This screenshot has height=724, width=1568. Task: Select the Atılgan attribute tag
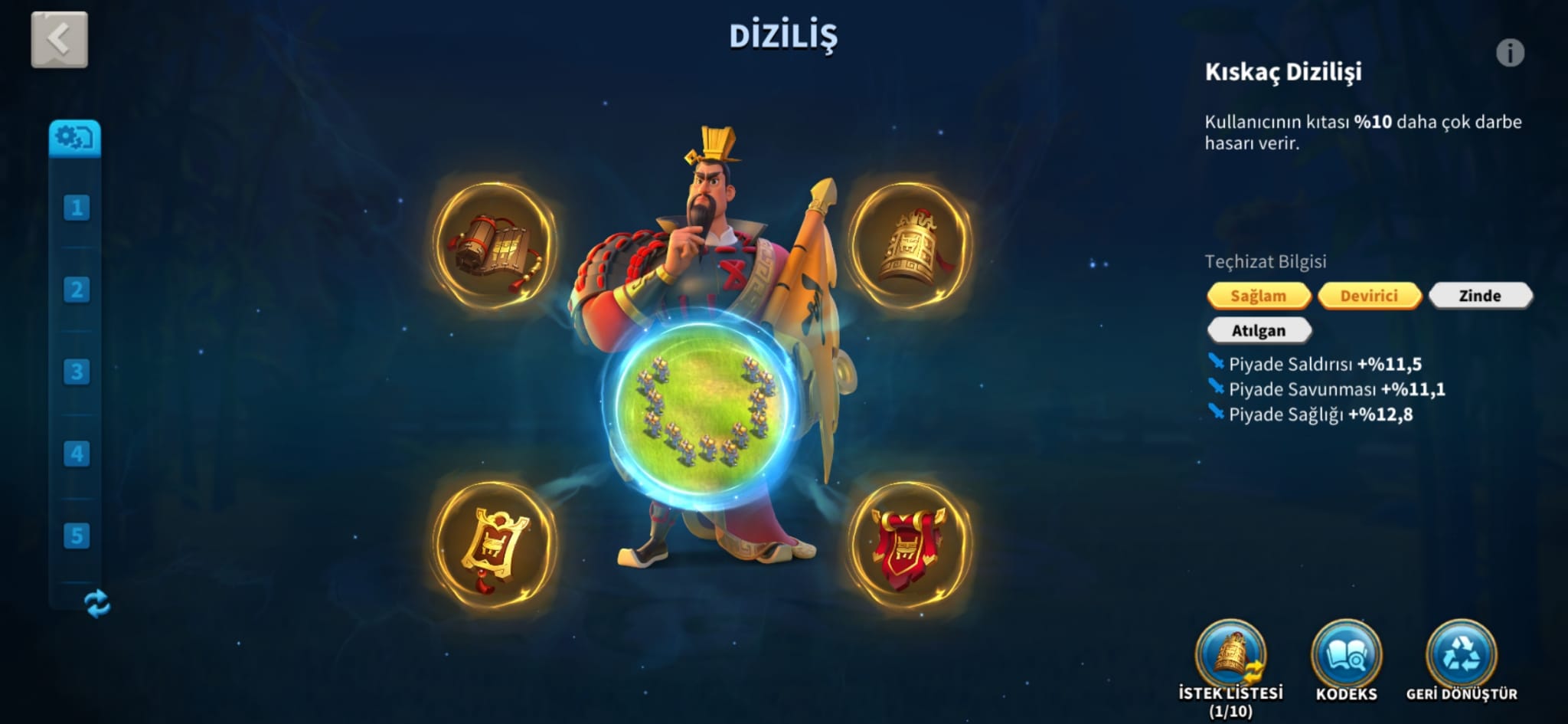point(1258,331)
